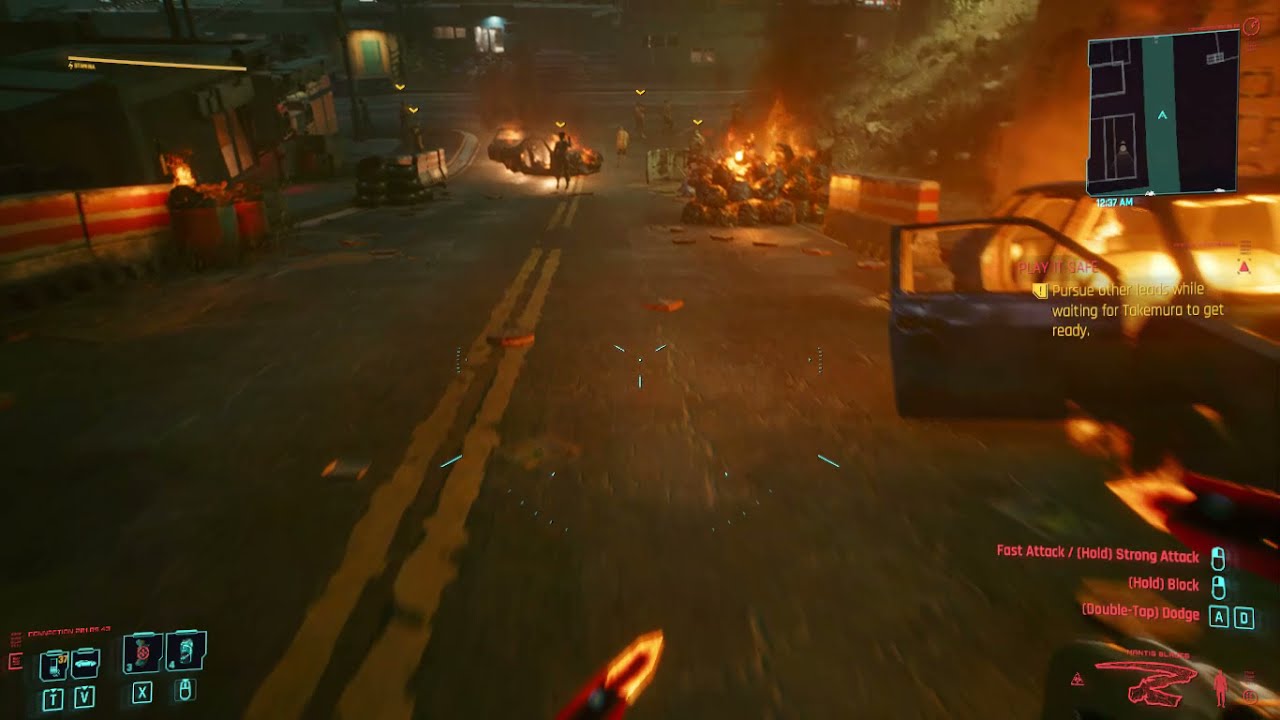Click the biohazard warning icon near Mantis Blades
This screenshot has height=720, width=1280.
pyautogui.click(x=1077, y=680)
